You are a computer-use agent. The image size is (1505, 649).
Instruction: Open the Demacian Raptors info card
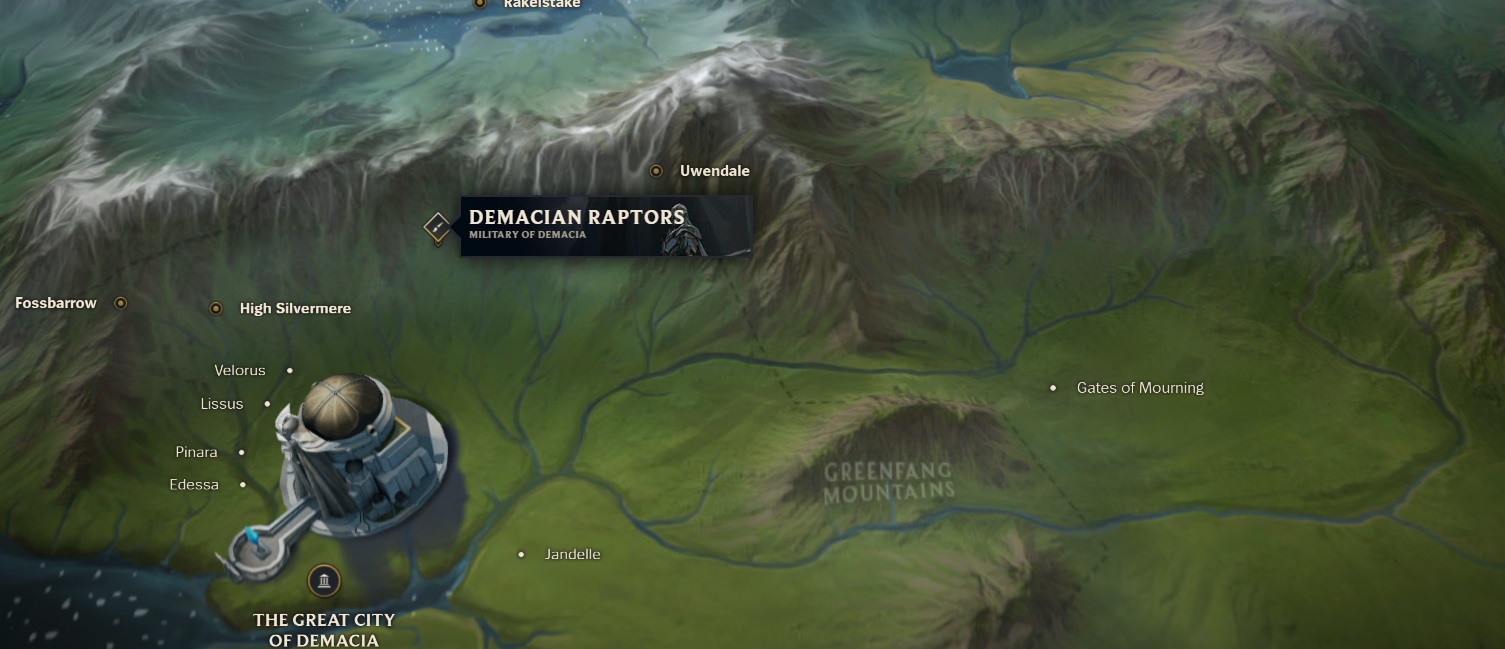606,226
